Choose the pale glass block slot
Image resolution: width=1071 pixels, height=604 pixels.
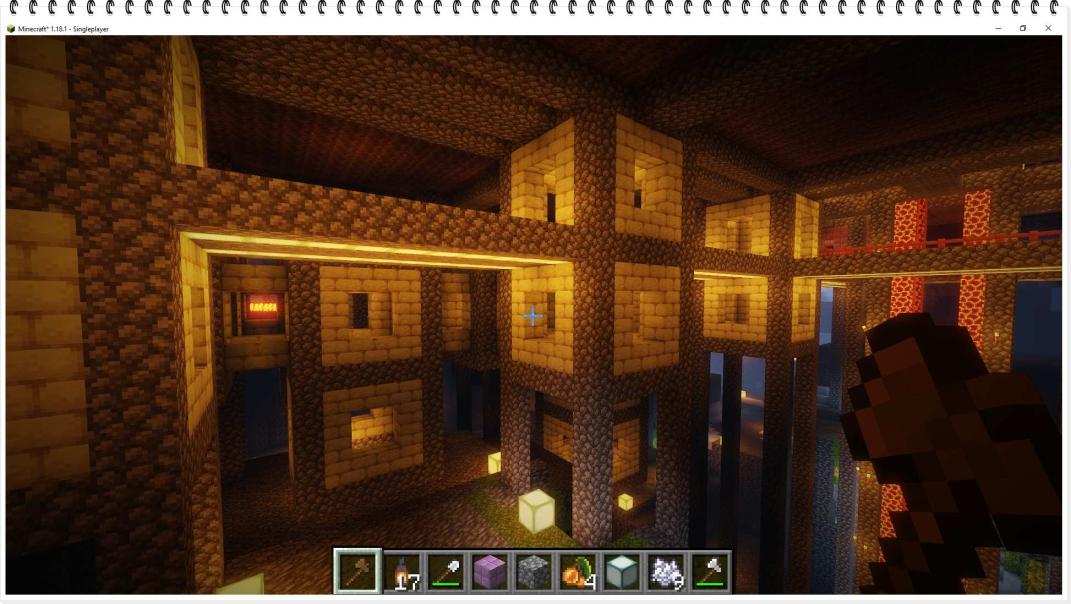coord(621,571)
